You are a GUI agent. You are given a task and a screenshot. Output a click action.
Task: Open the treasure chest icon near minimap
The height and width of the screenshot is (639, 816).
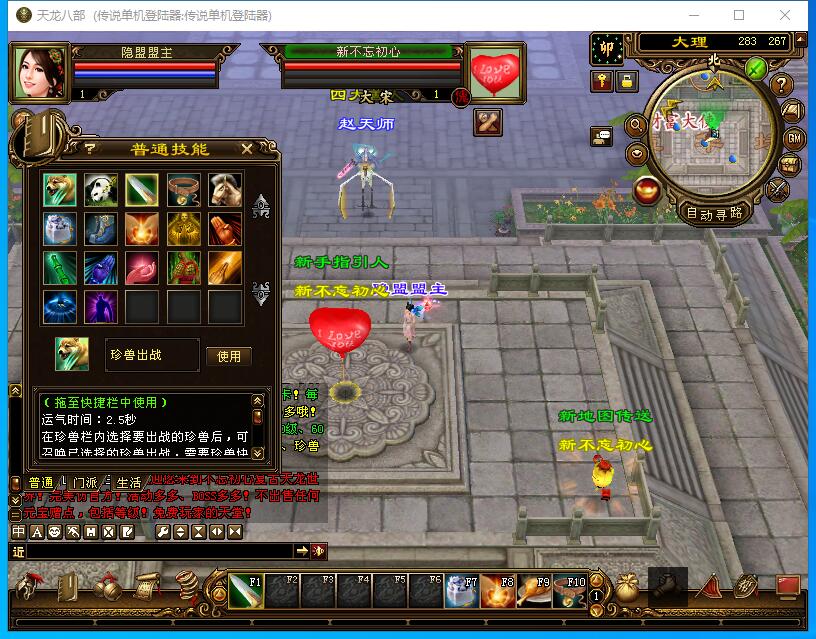point(791,164)
